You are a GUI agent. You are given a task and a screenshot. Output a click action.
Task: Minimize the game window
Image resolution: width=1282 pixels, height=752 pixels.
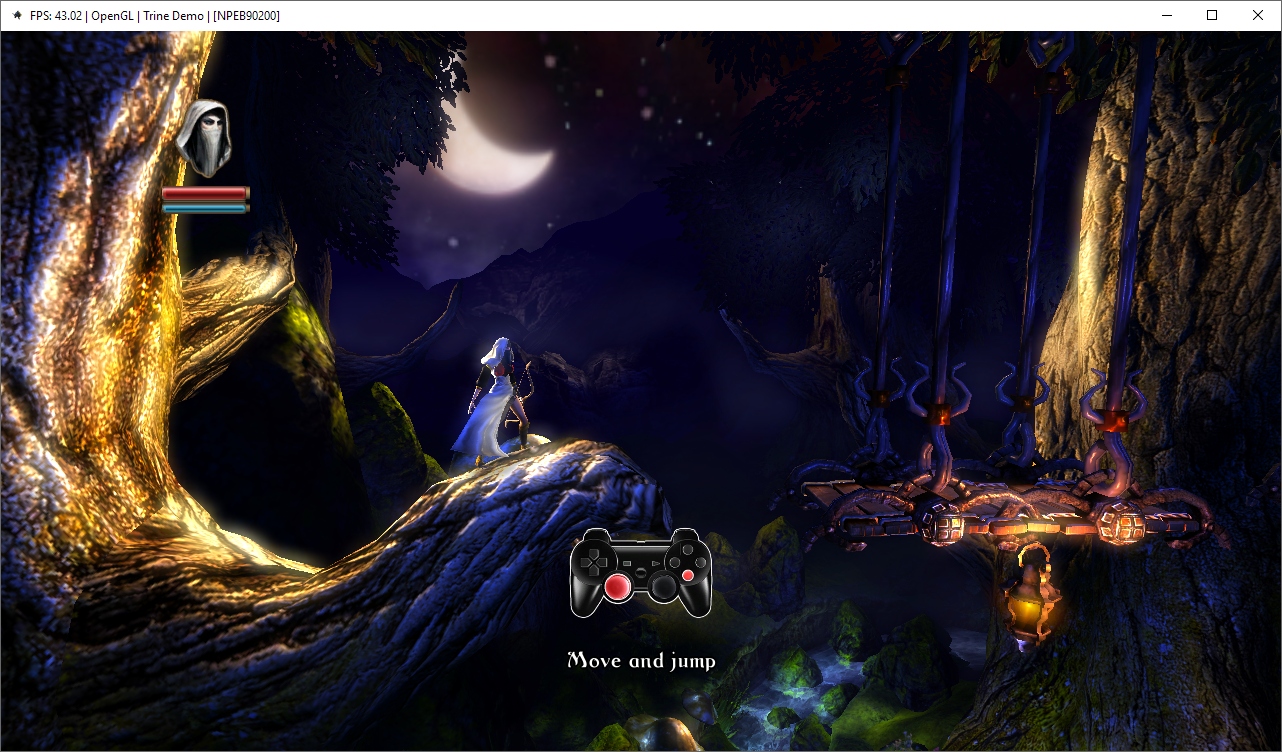[1166, 15]
